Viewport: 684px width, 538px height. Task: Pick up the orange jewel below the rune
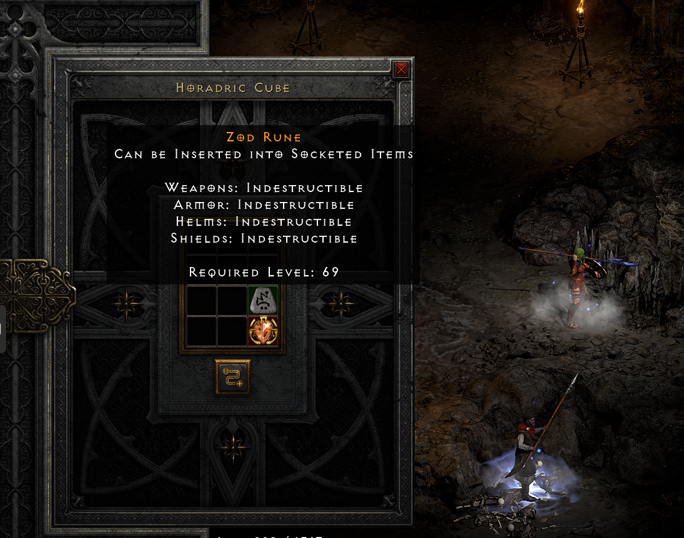[x=262, y=331]
